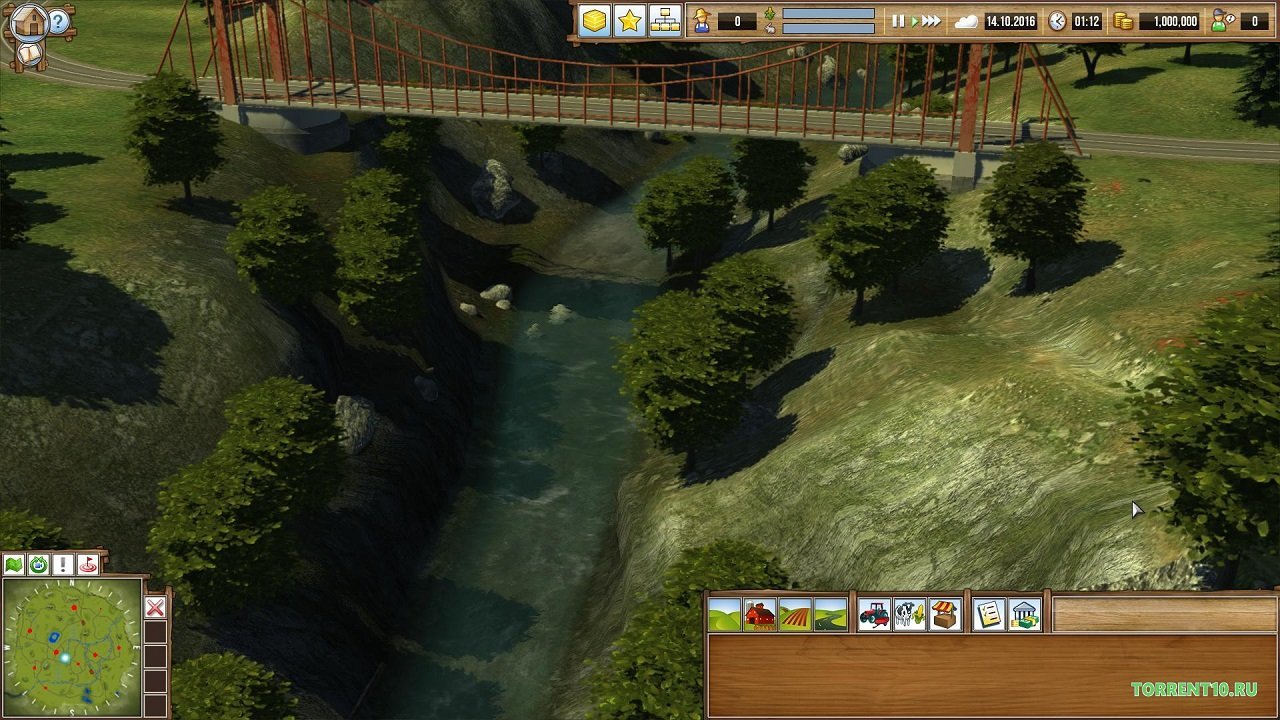1280x720 pixels.
Task: Open the red barn buildings category
Action: coord(760,615)
